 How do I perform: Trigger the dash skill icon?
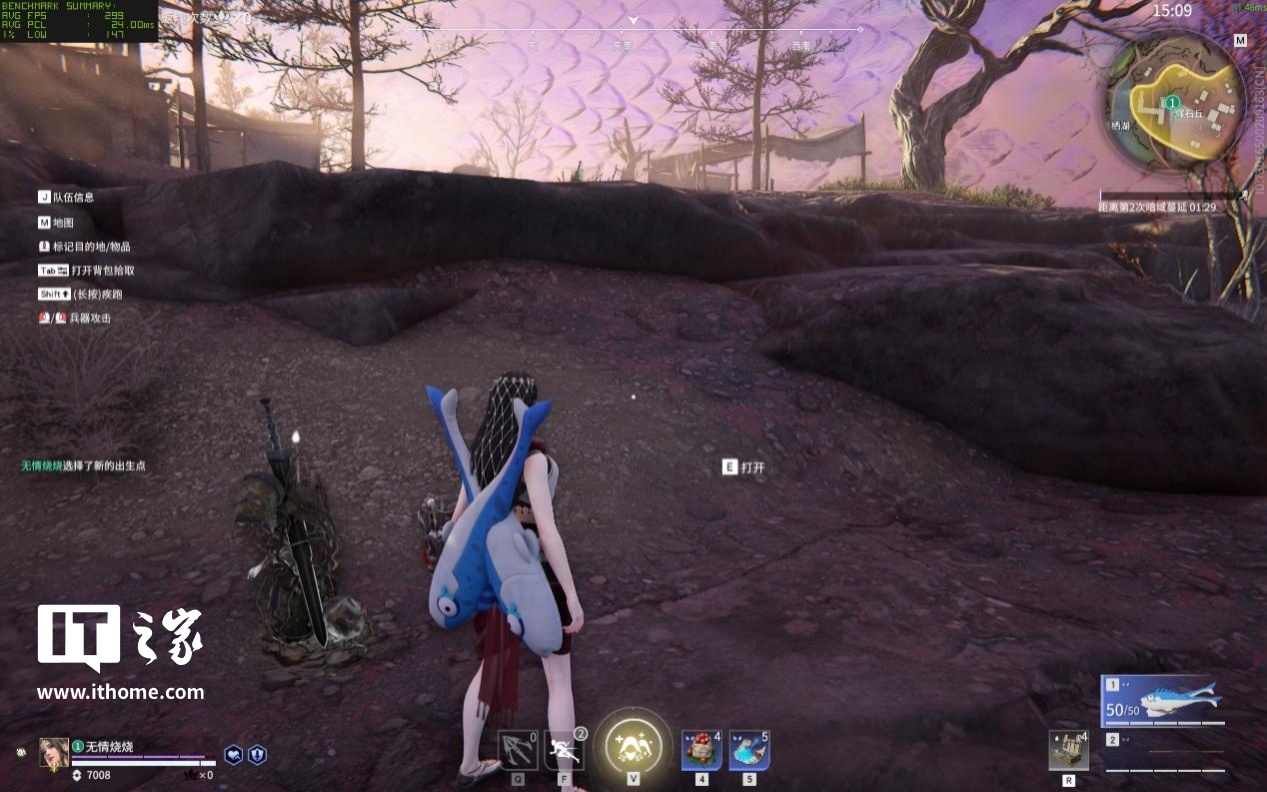pos(564,750)
